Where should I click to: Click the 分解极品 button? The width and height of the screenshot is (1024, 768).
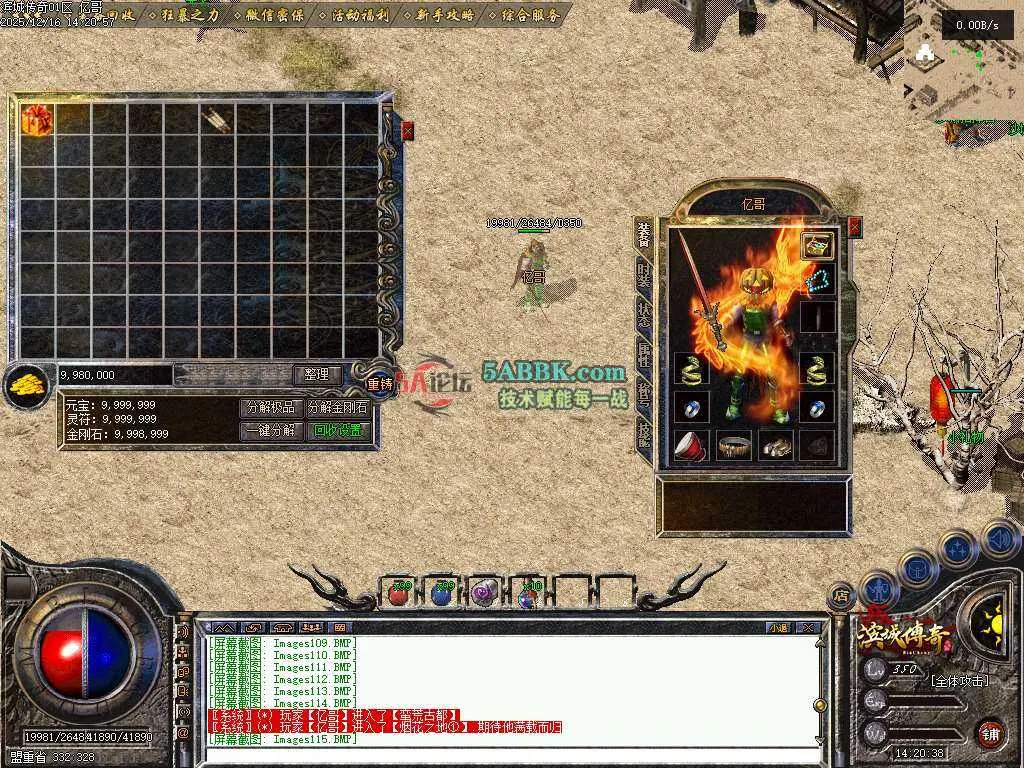click(x=270, y=407)
